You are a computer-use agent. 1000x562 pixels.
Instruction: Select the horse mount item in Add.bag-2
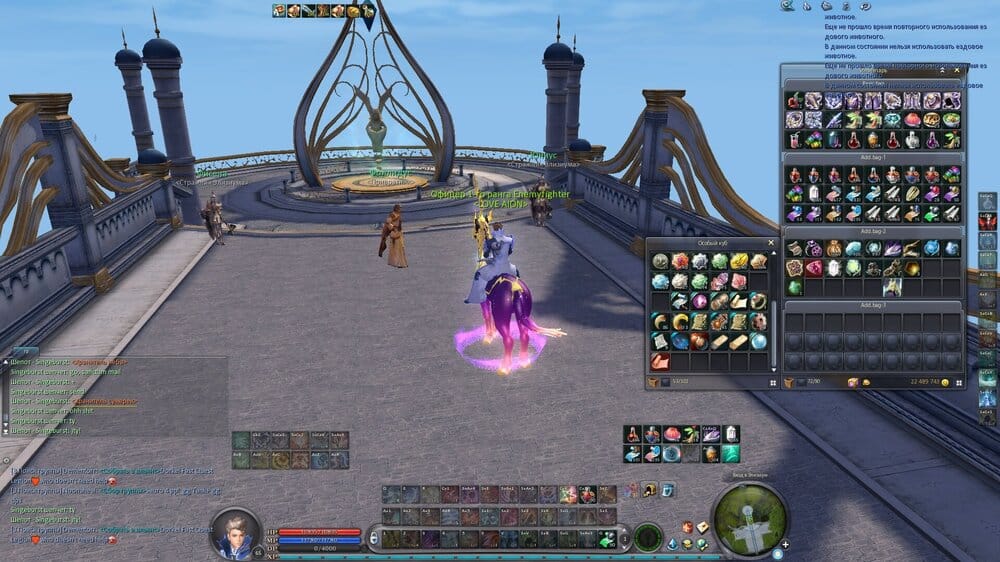pyautogui.click(x=893, y=287)
